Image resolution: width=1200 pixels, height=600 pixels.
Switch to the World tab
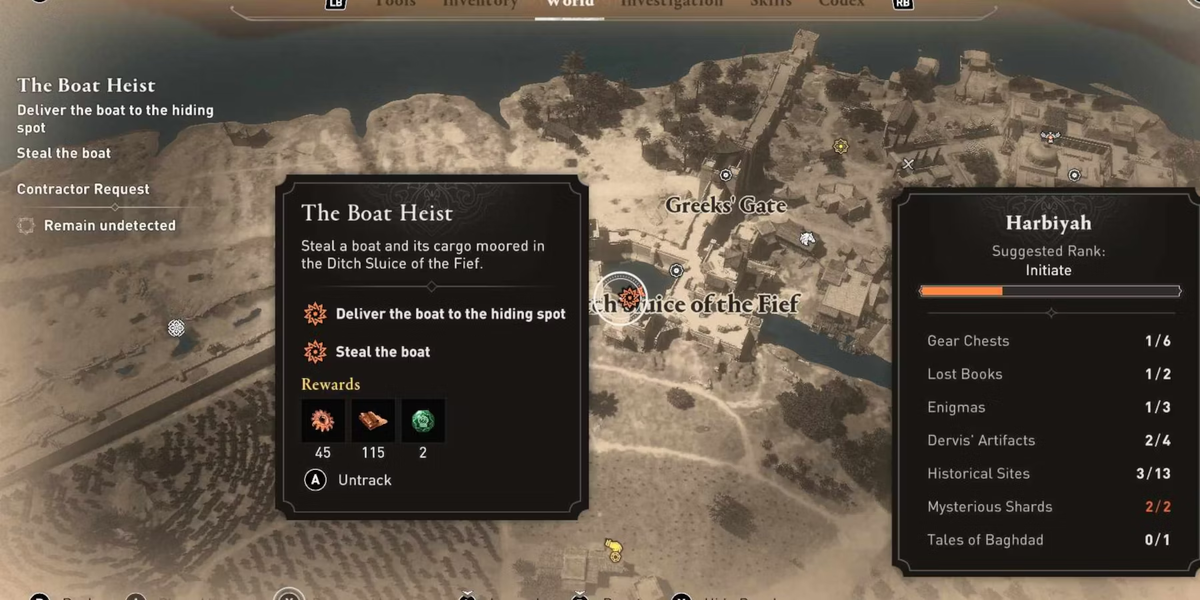[570, 4]
